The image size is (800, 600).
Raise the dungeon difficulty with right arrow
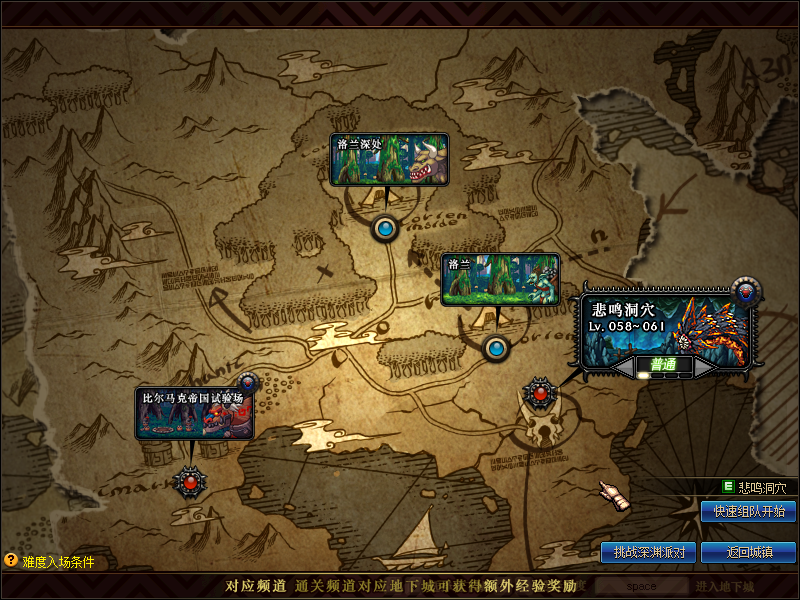tap(705, 367)
